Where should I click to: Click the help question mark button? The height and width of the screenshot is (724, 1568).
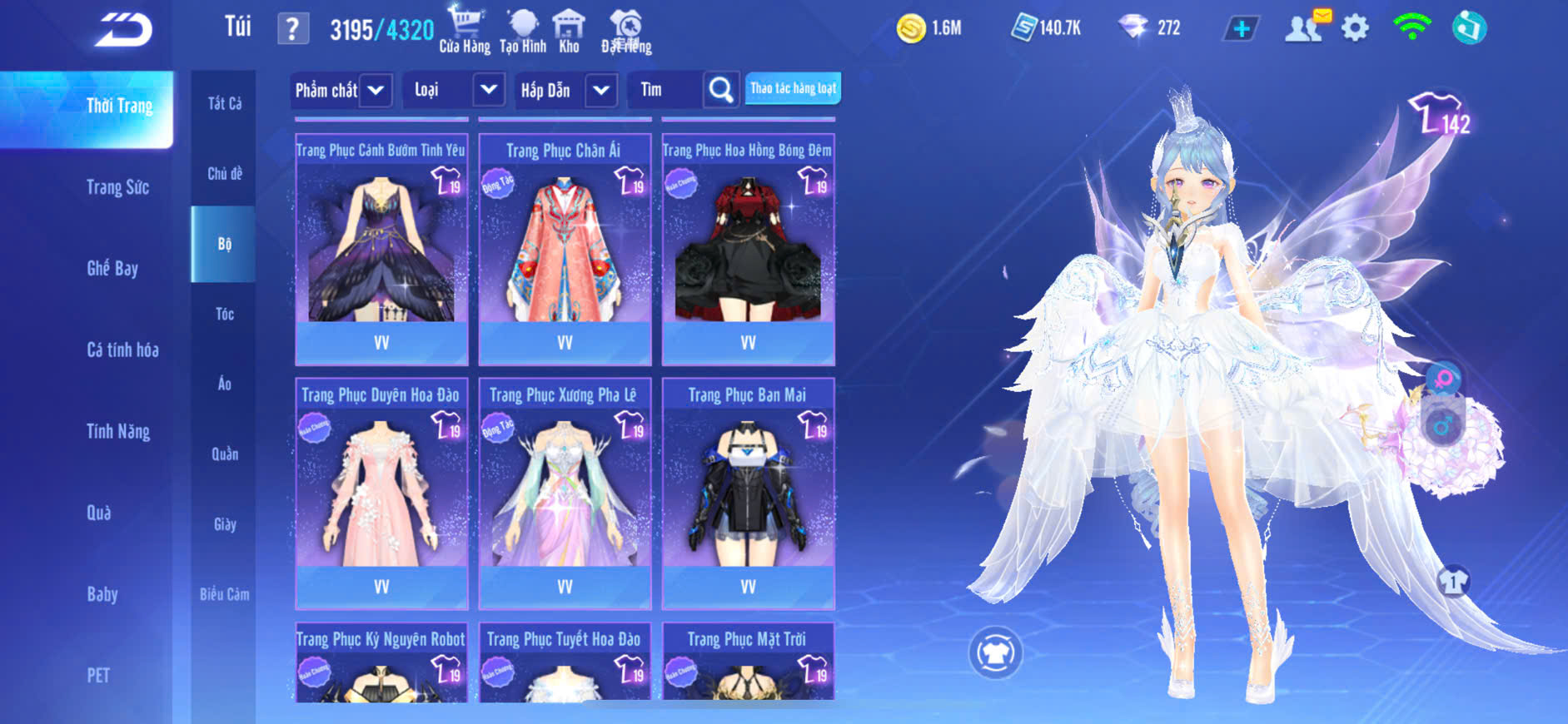point(292,29)
